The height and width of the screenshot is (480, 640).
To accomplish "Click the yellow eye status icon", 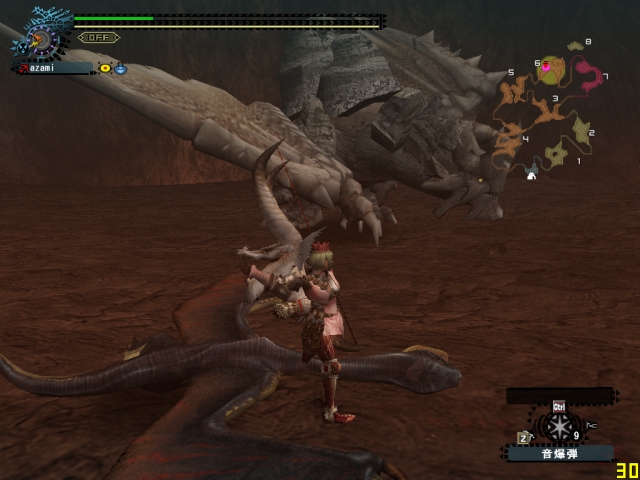I will pyautogui.click(x=105, y=68).
